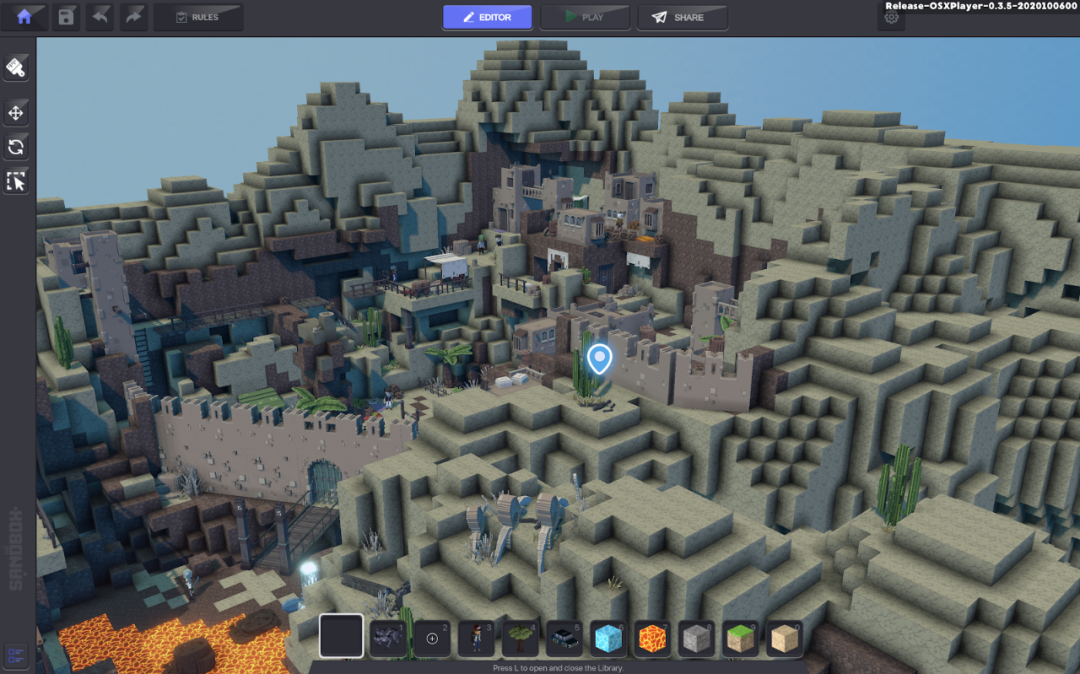Redo the last undone edit
The height and width of the screenshot is (674, 1080).
coord(133,17)
